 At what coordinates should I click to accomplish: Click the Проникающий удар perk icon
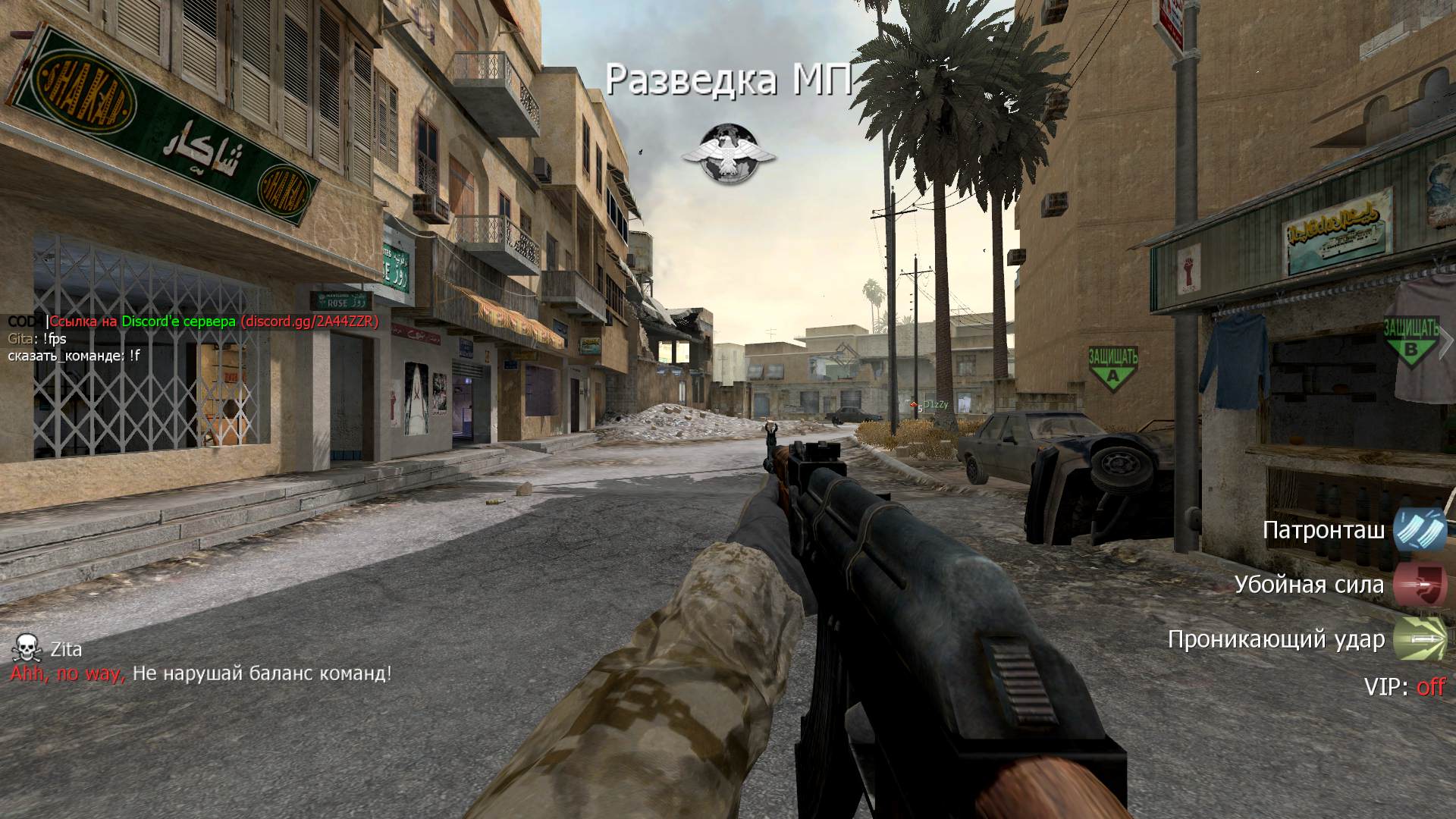[x=1420, y=639]
